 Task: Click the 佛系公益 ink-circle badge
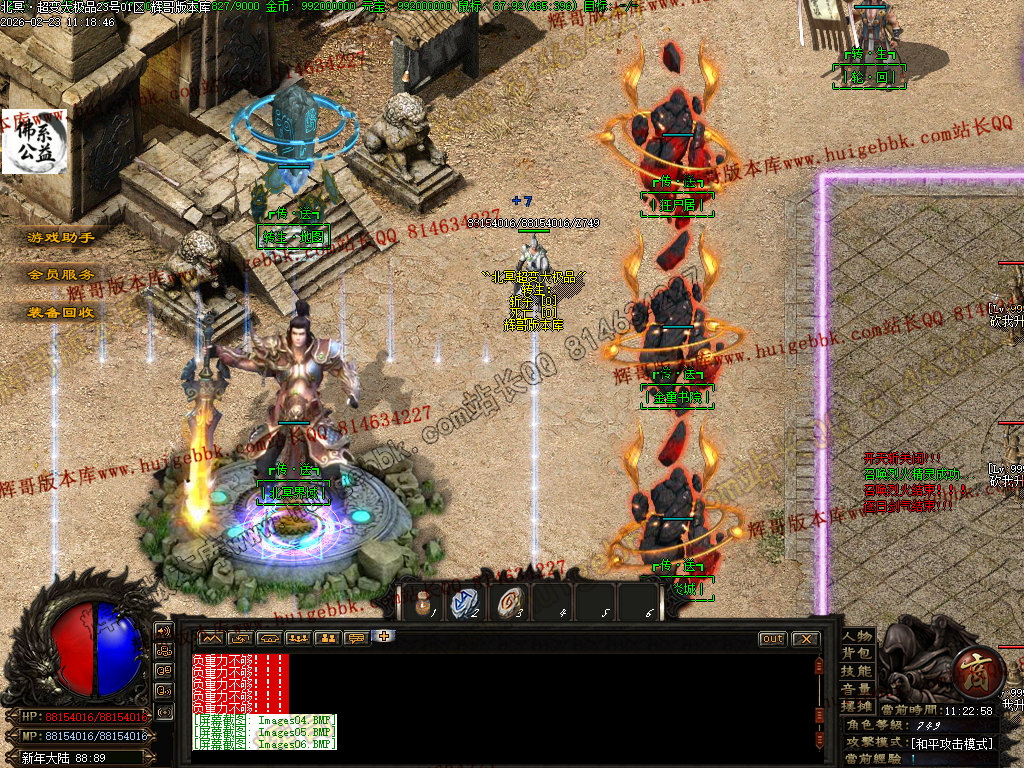[34, 142]
